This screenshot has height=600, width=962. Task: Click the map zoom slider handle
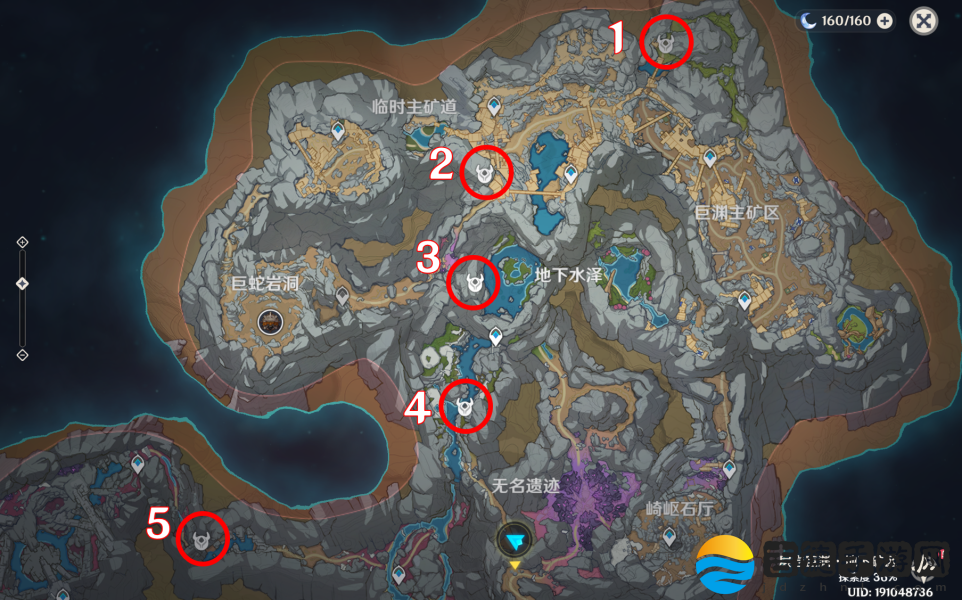tap(22, 284)
